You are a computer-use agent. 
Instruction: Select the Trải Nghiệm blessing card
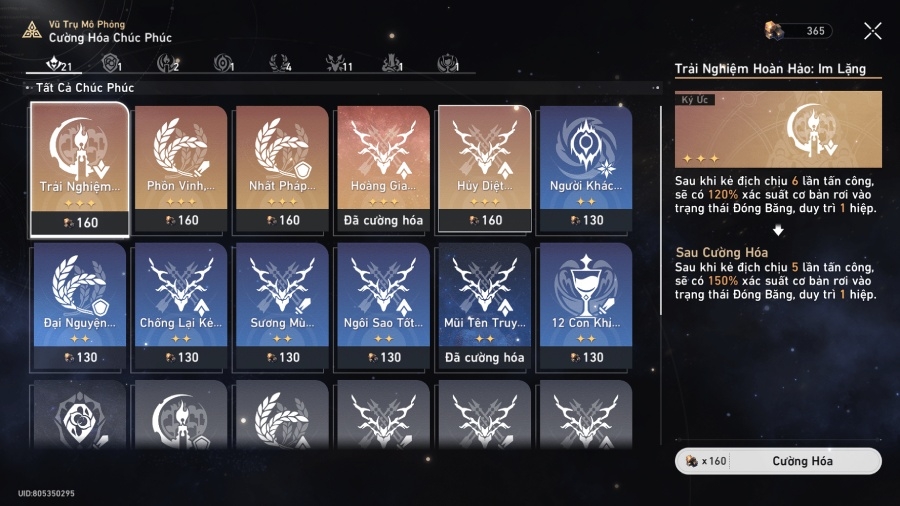click(80, 169)
